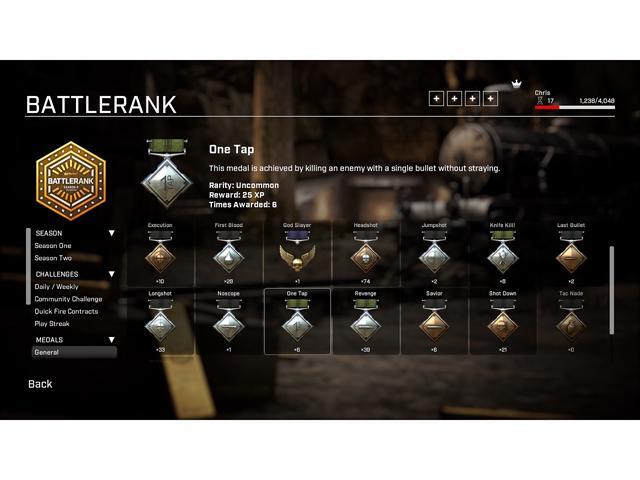Go back to the previous screen

40,384
